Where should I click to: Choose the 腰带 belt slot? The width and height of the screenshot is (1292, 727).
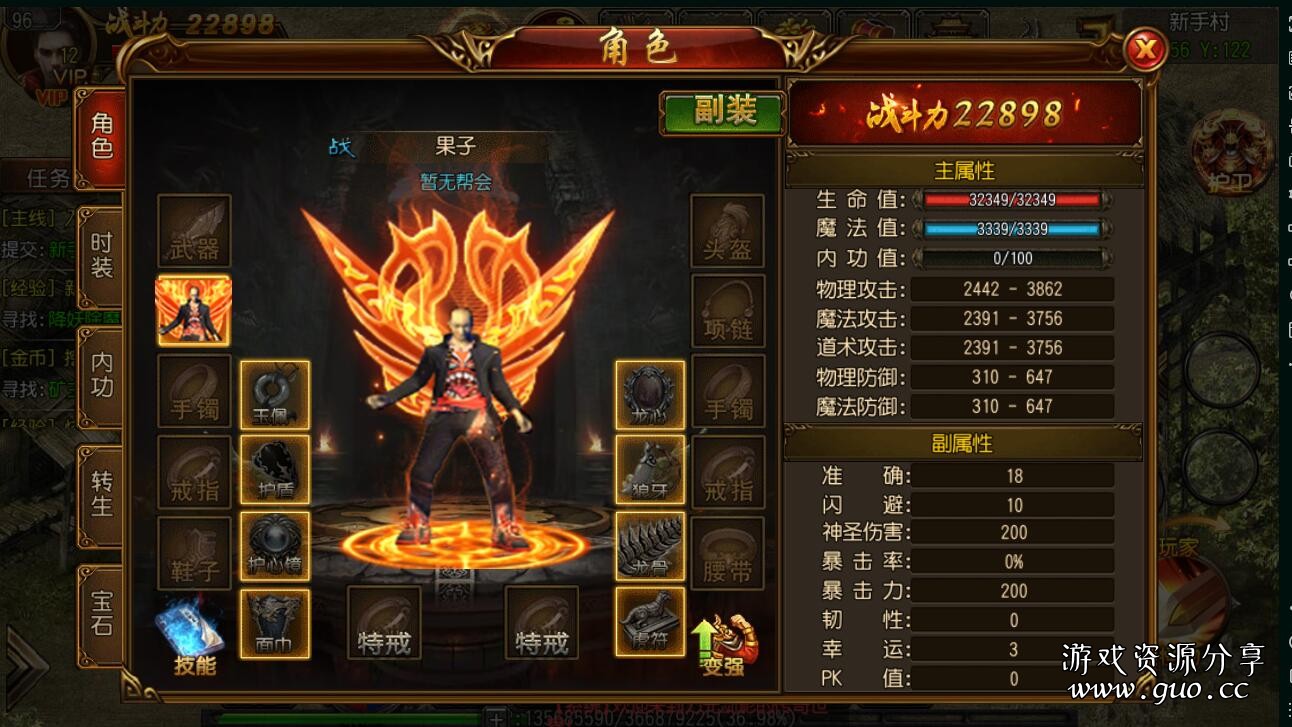click(x=727, y=552)
